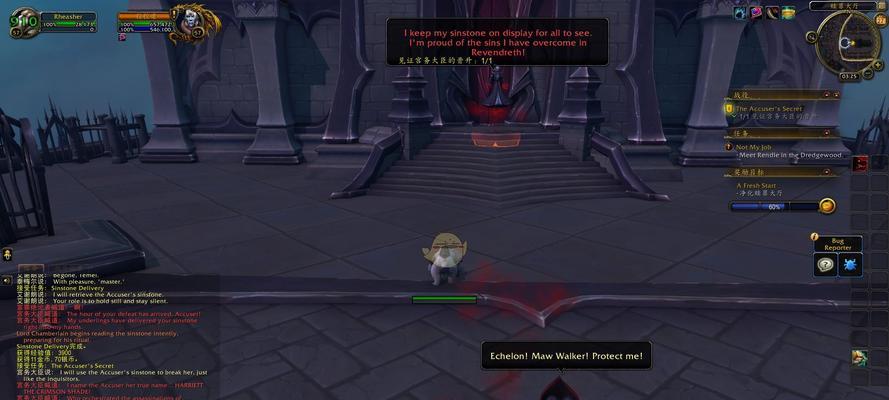The width and height of the screenshot is (889, 400).
Task: Click the minimap clock showing the time
Action: click(x=849, y=76)
